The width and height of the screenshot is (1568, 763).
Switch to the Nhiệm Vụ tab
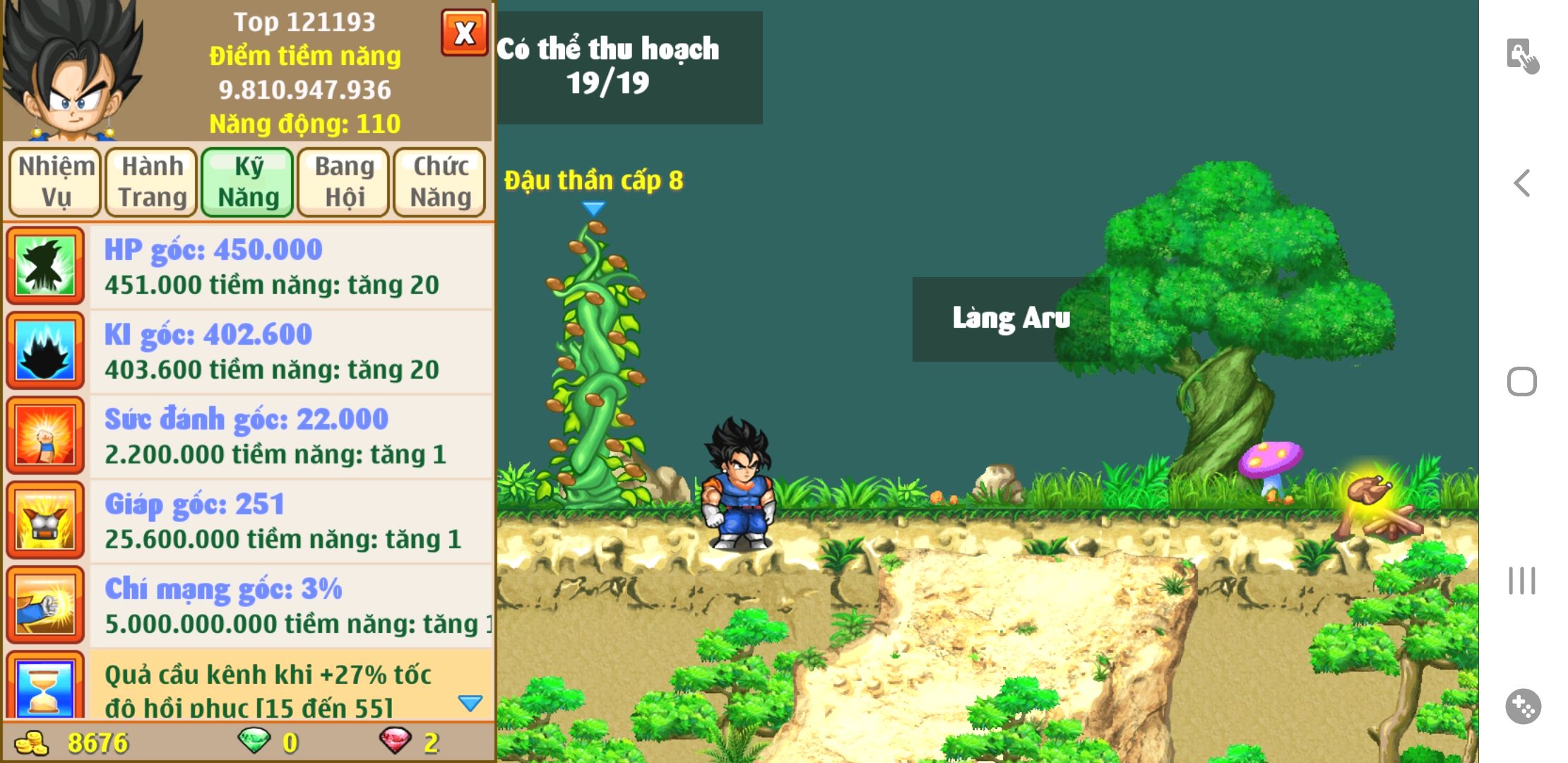[56, 182]
